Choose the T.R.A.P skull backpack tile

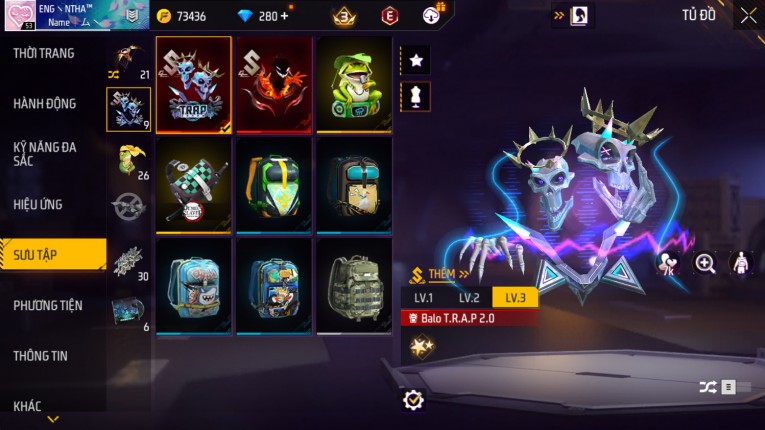[x=194, y=85]
